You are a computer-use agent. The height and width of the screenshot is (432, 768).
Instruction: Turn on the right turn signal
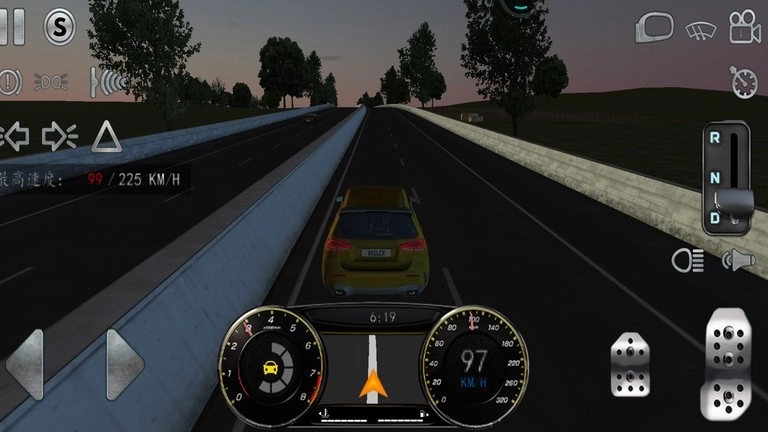click(60, 135)
